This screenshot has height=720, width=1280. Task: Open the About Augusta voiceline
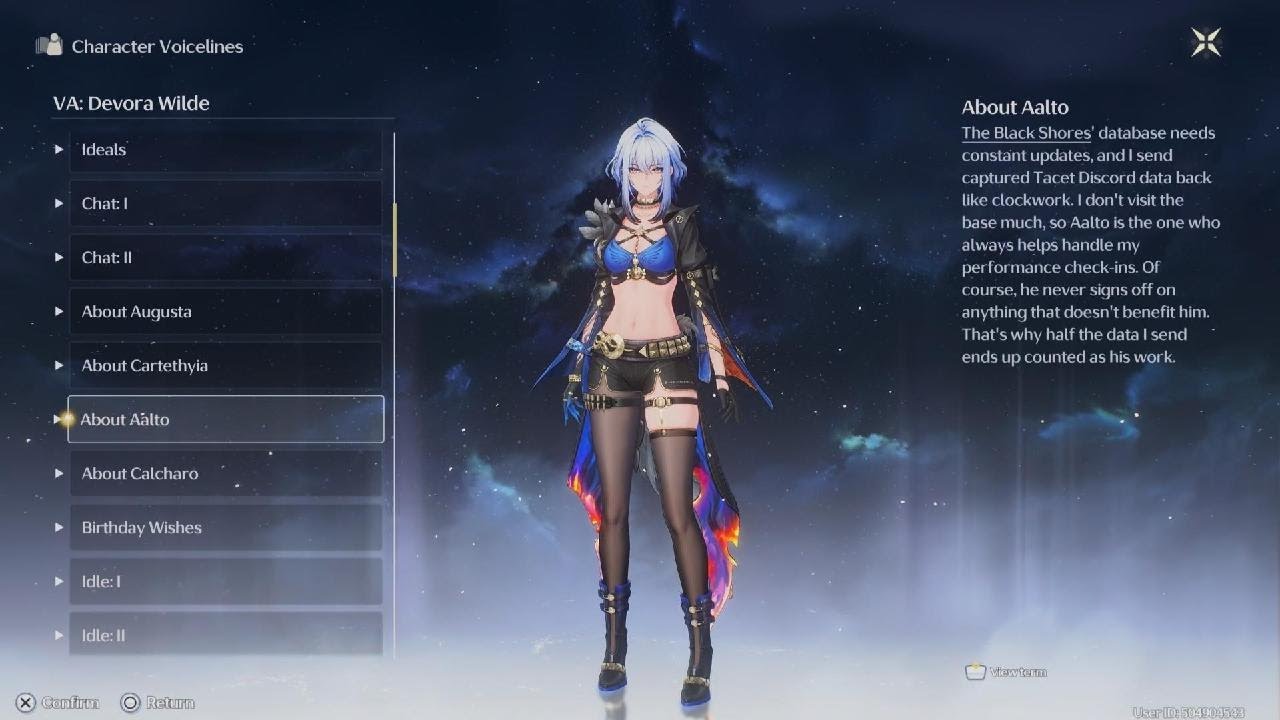click(225, 312)
